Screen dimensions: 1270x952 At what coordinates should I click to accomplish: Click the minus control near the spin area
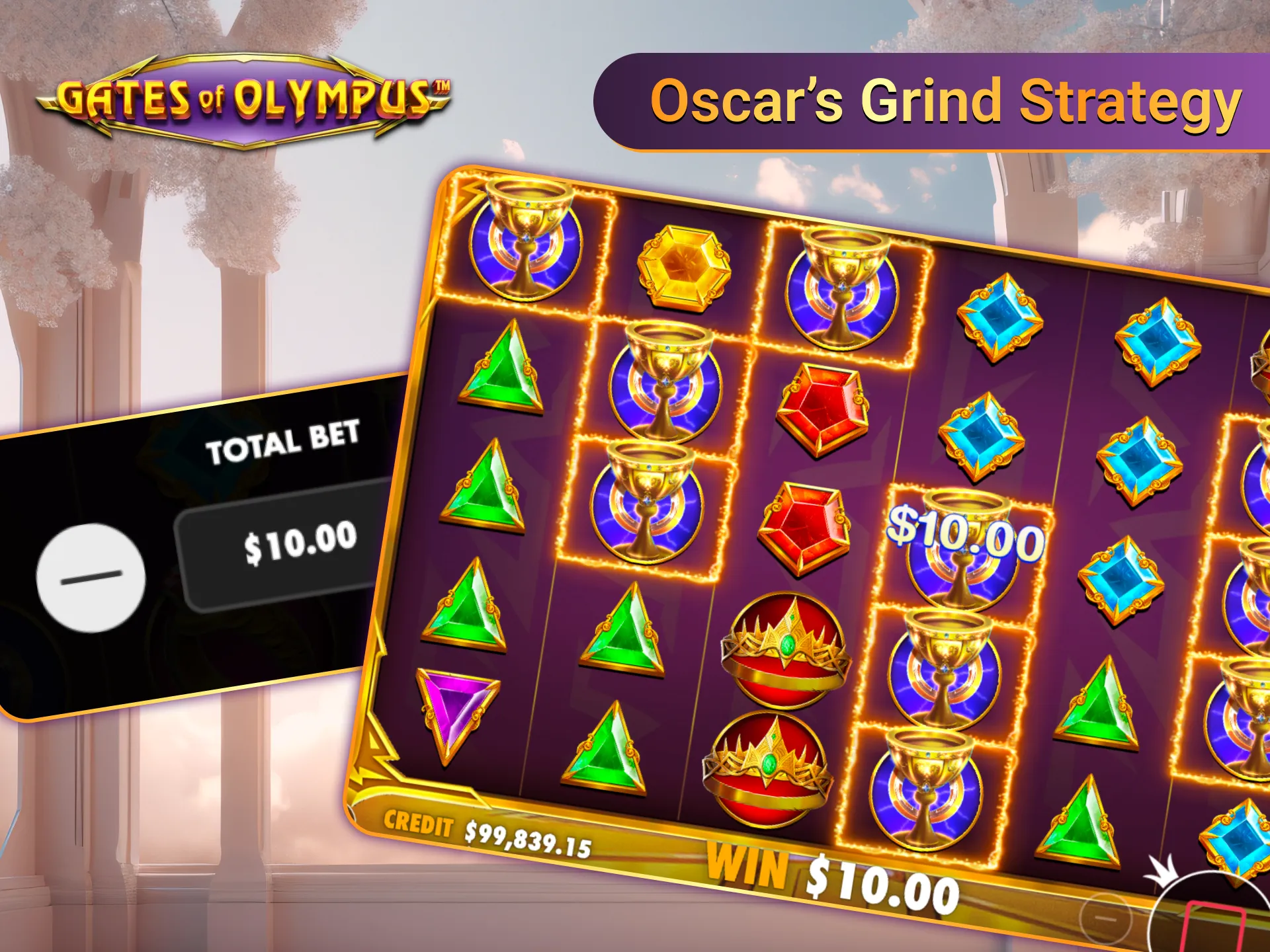pos(1105,918)
